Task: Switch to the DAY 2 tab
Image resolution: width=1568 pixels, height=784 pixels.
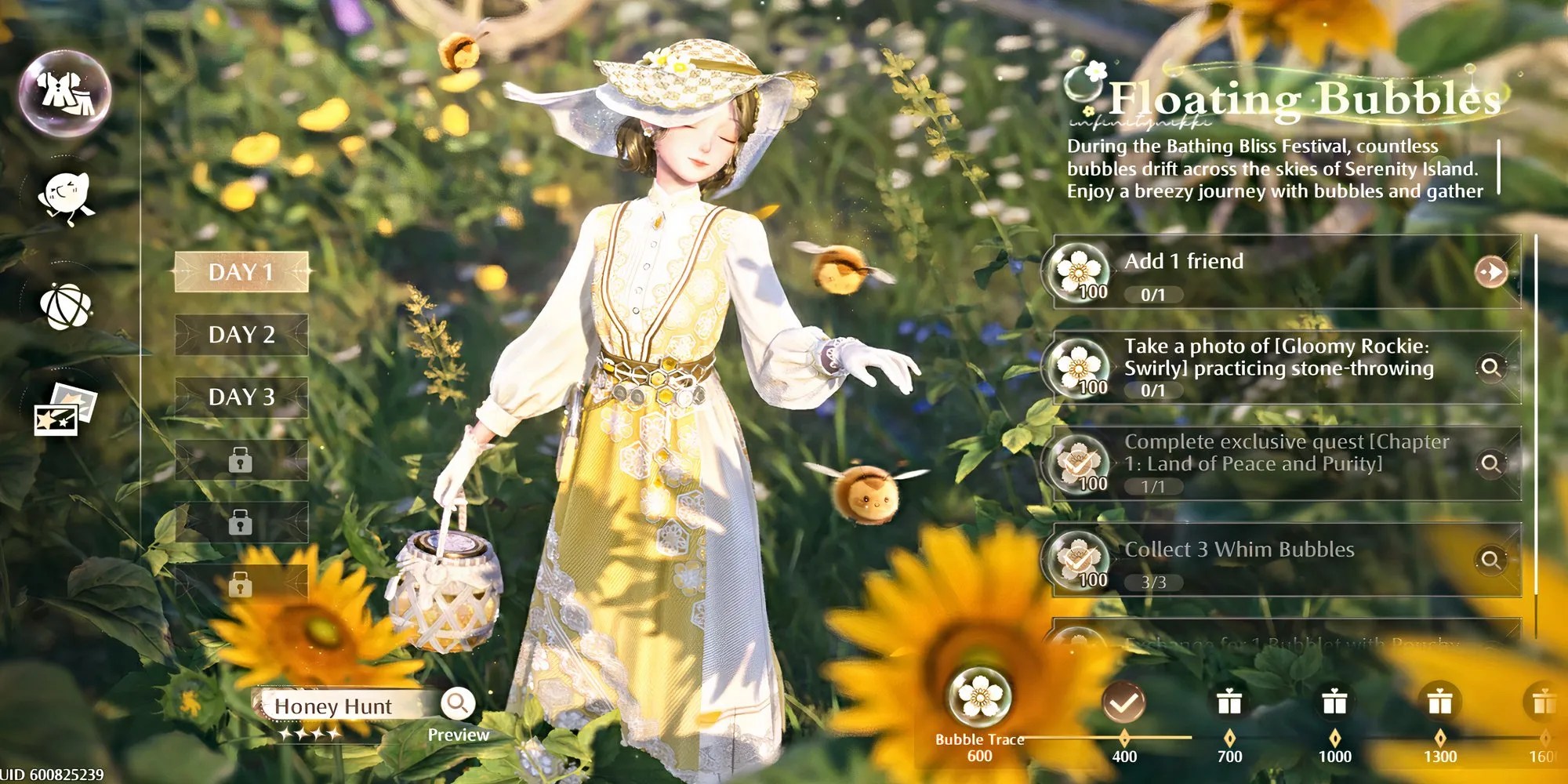Action: [241, 335]
